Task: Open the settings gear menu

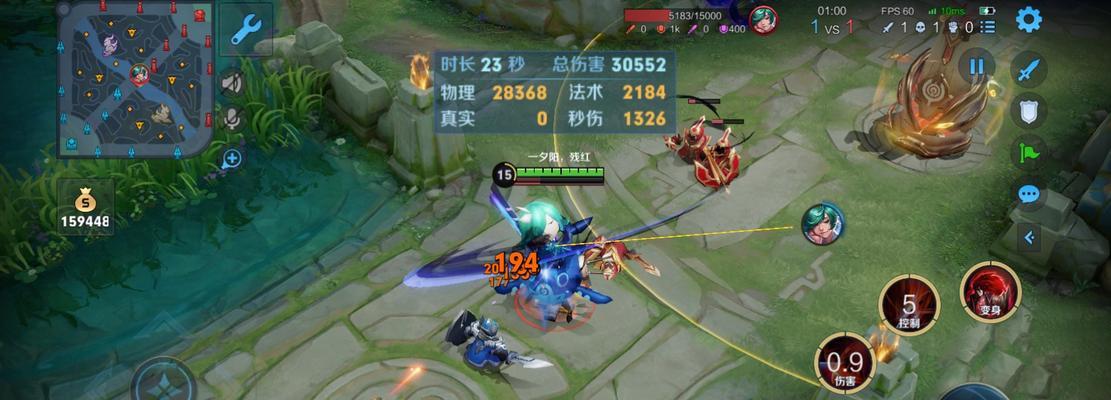Action: coord(1028,19)
